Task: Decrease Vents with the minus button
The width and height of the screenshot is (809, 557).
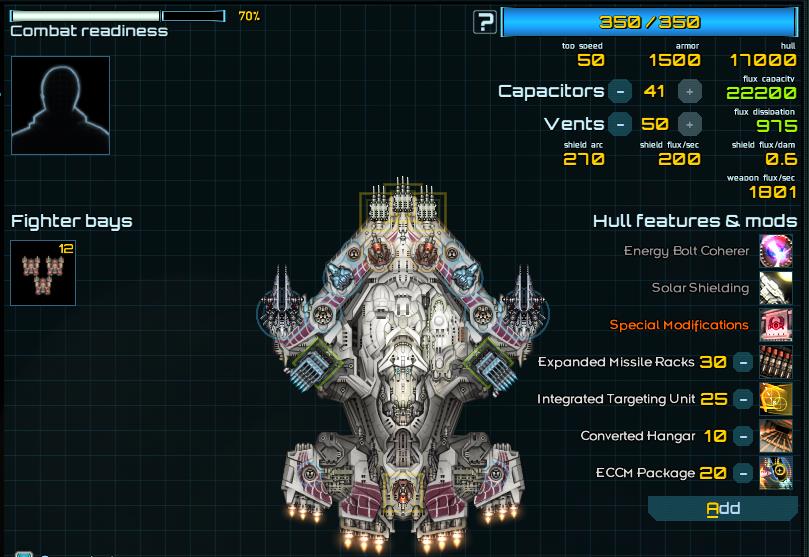Action: (x=620, y=124)
